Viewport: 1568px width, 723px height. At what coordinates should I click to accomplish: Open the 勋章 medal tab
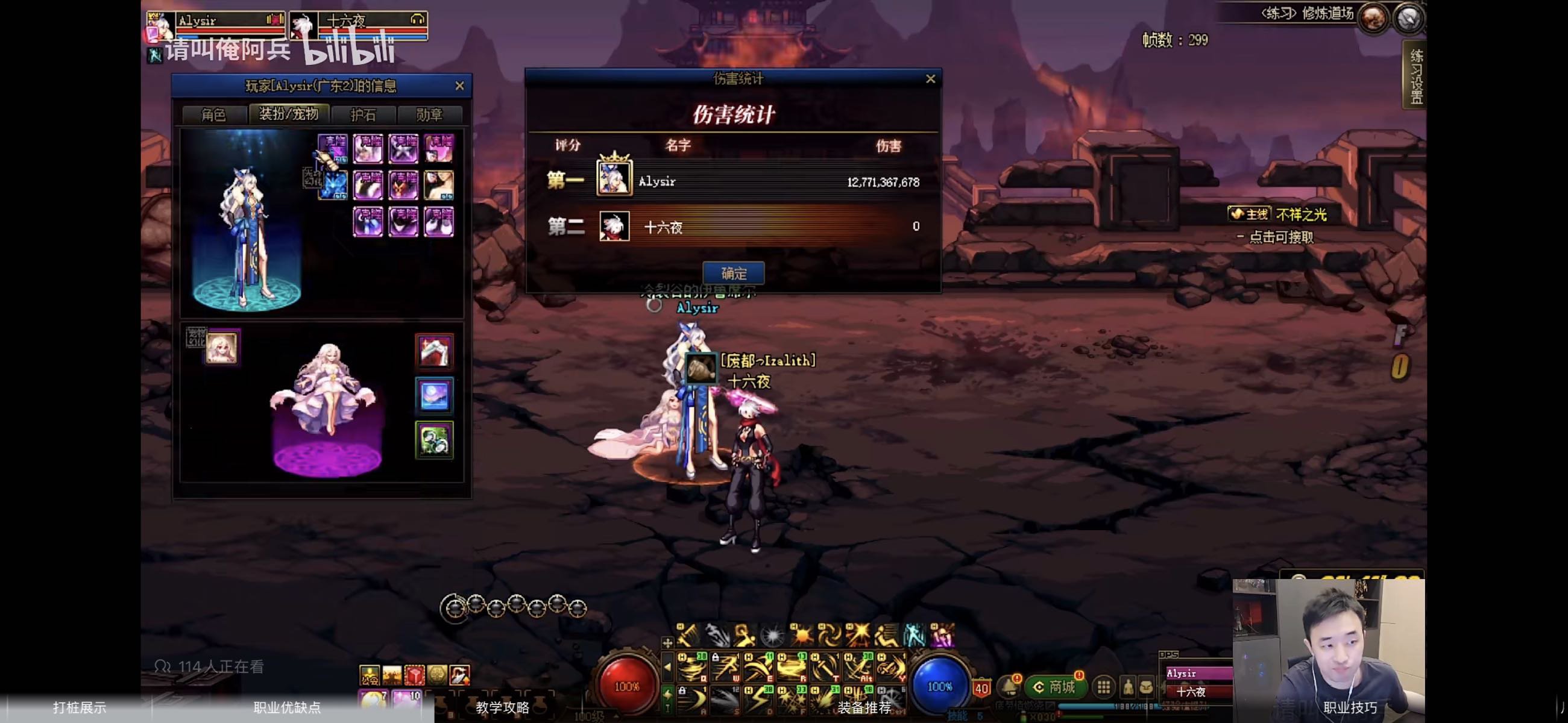429,114
